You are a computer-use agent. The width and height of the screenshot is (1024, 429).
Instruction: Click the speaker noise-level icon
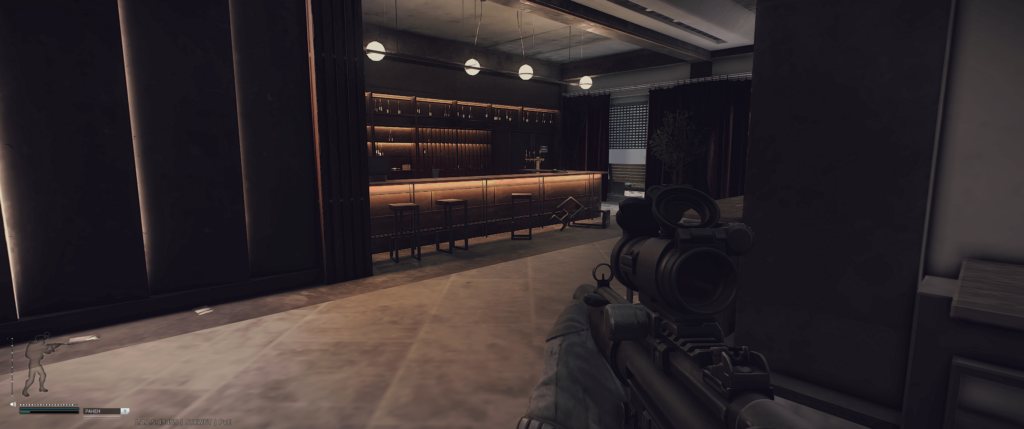tap(13, 404)
